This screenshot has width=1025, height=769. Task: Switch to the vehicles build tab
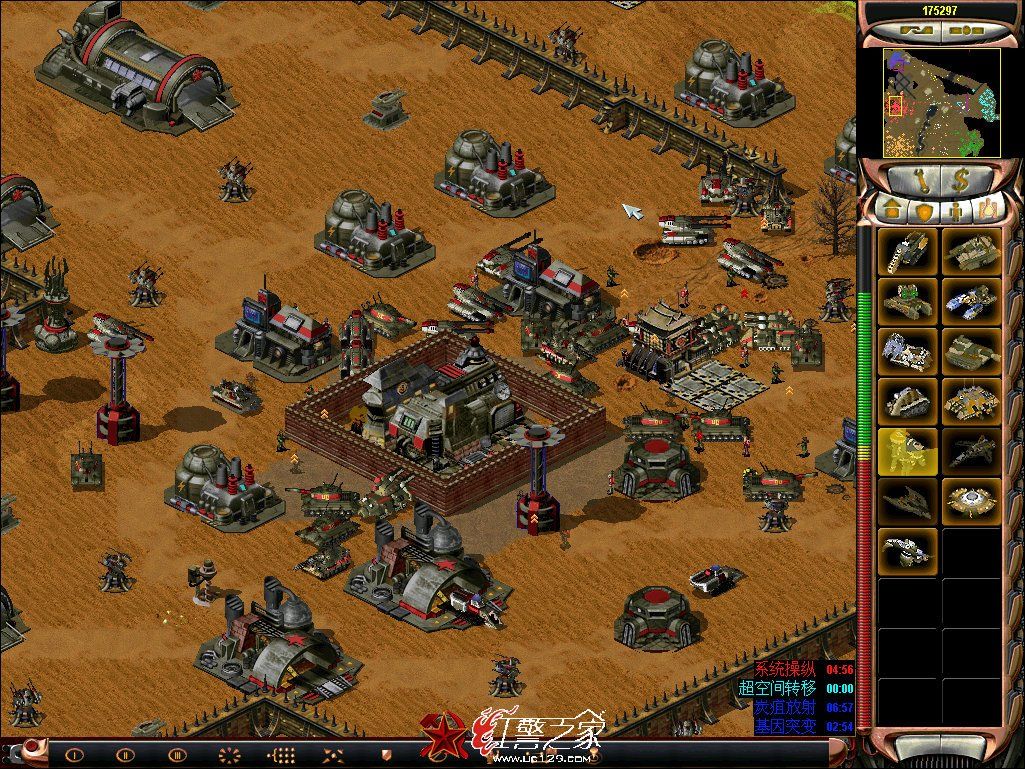(x=987, y=209)
